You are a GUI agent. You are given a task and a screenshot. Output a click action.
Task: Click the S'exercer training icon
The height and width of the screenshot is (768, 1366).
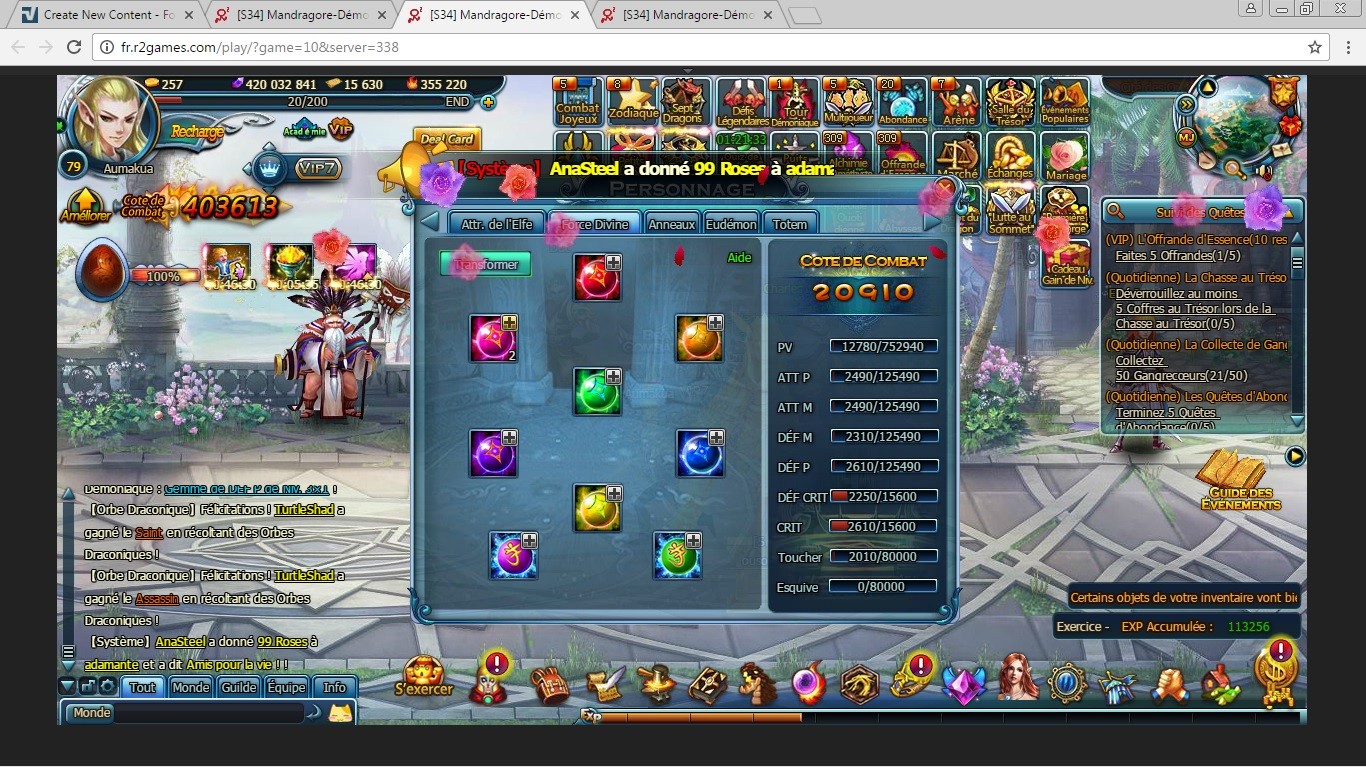(424, 677)
